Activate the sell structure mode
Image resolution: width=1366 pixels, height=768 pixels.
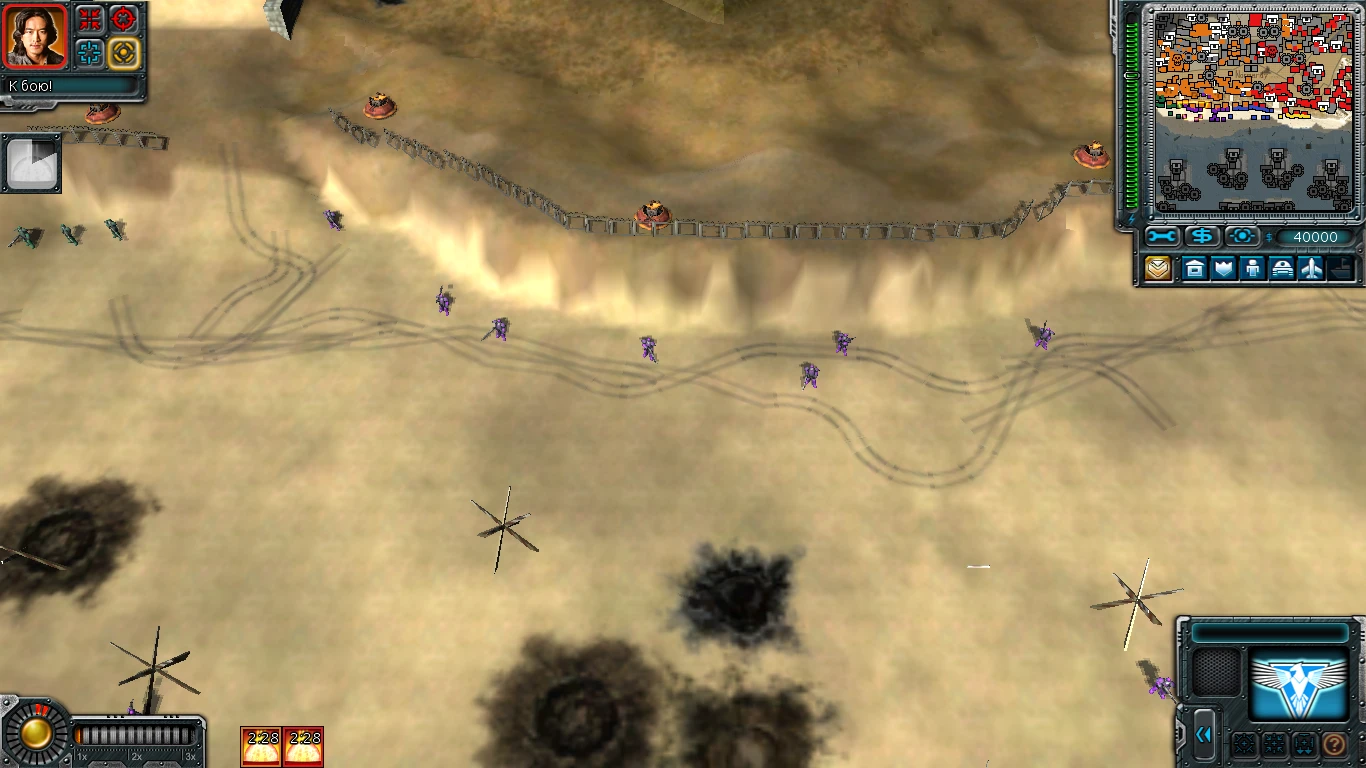pyautogui.click(x=1203, y=237)
